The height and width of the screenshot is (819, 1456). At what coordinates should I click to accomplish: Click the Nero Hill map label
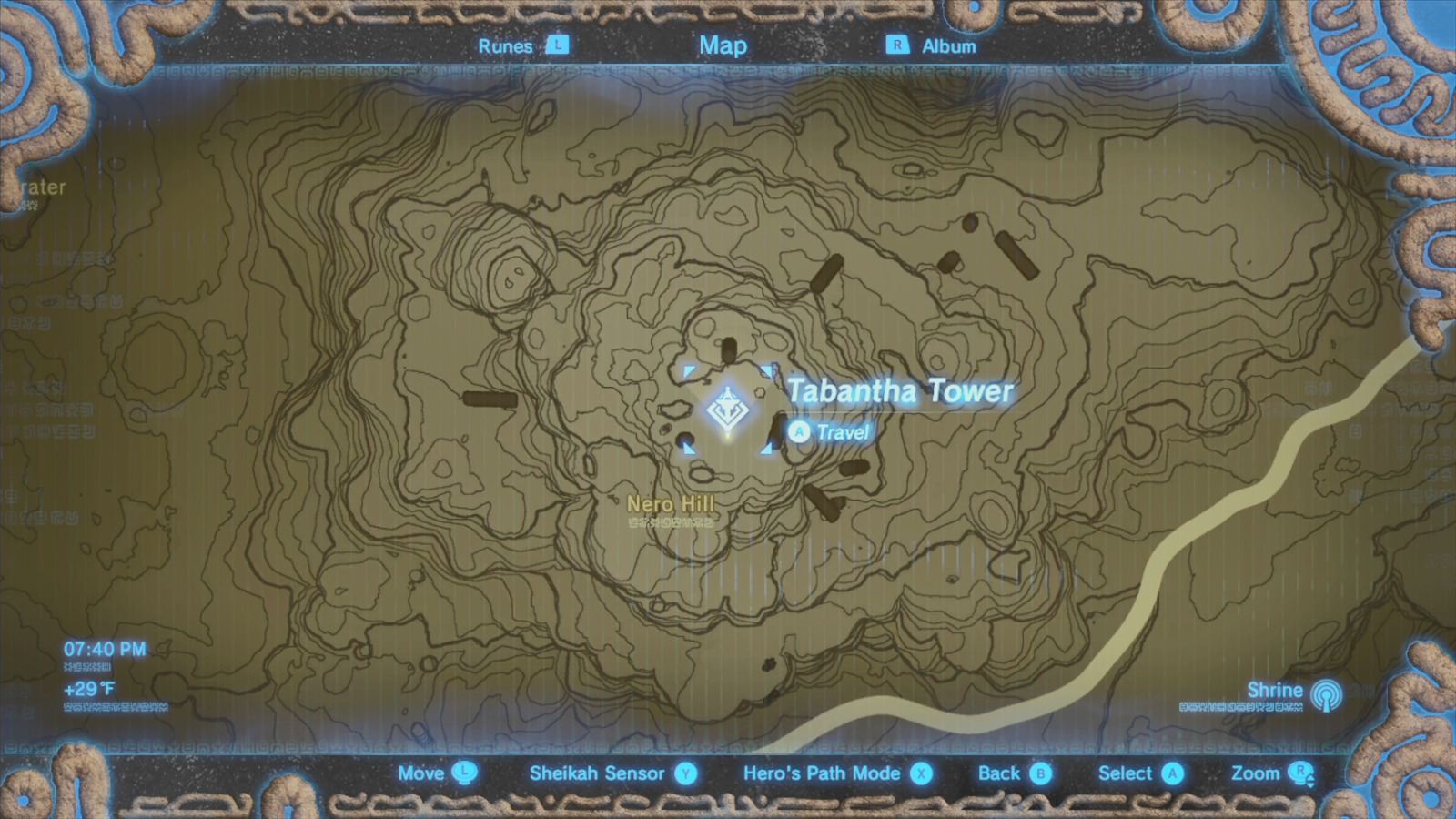point(672,503)
